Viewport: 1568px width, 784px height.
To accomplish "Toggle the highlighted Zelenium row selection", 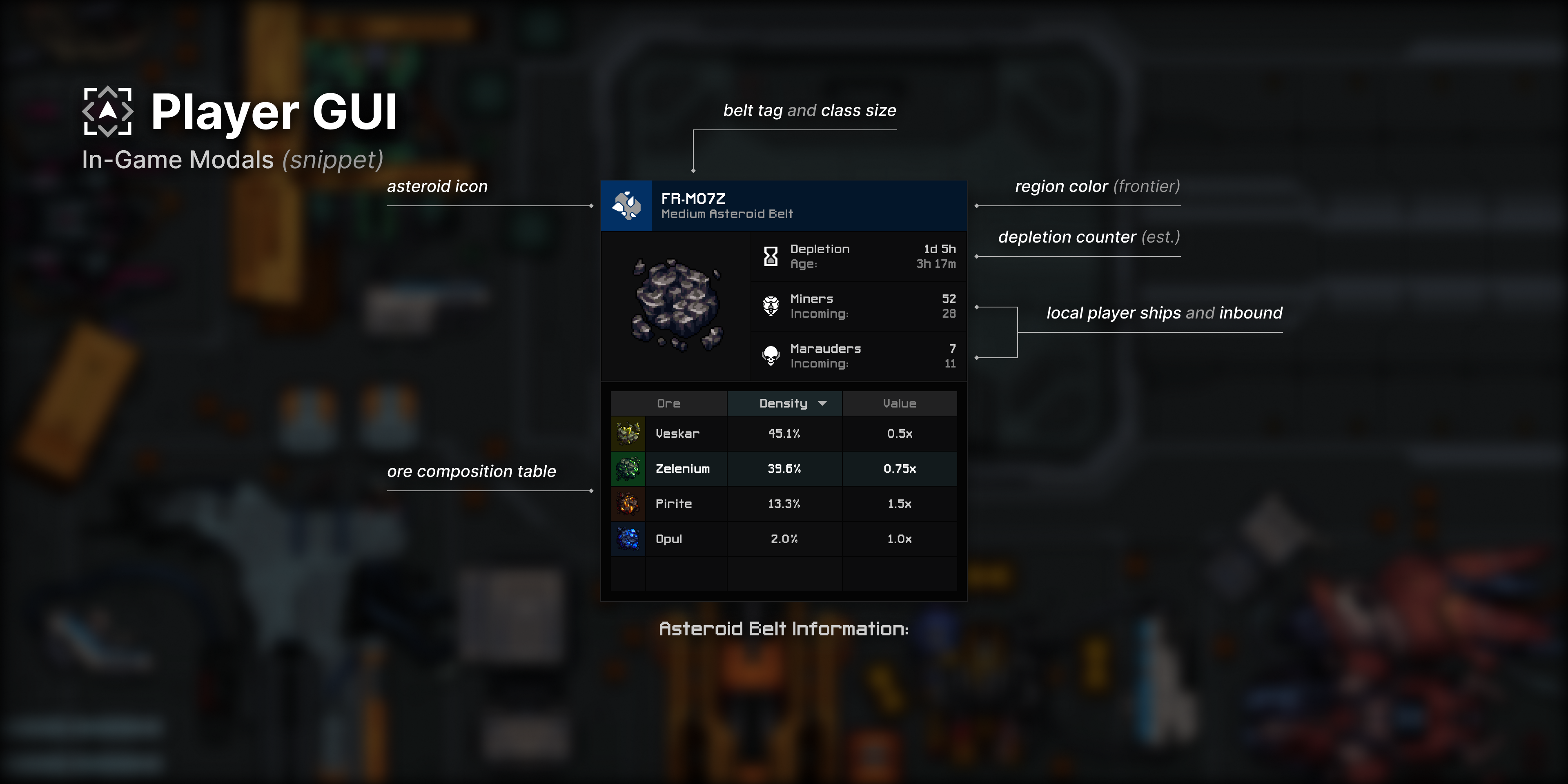I will coord(784,469).
